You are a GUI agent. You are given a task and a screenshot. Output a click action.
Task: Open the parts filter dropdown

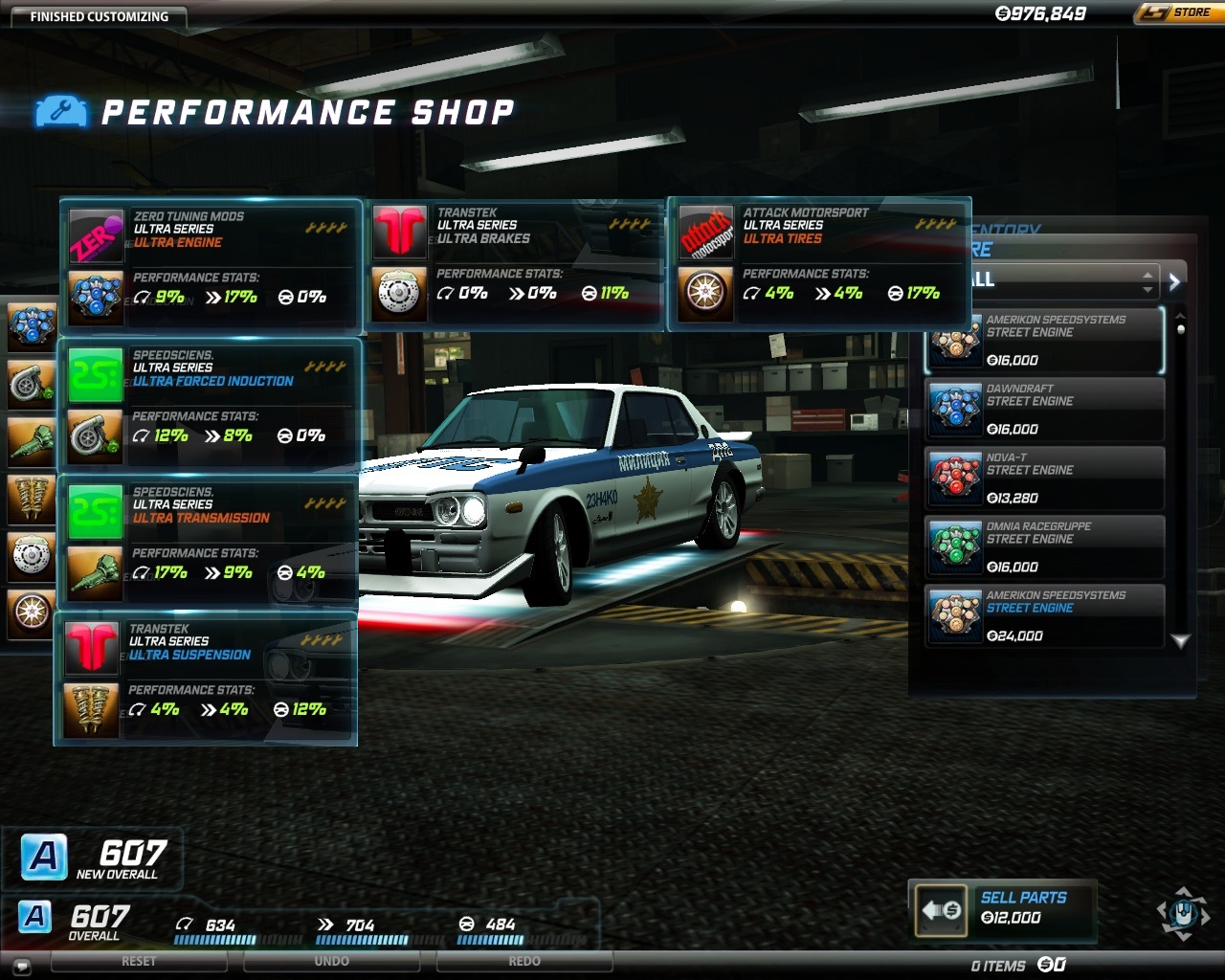pyautogui.click(x=1062, y=280)
